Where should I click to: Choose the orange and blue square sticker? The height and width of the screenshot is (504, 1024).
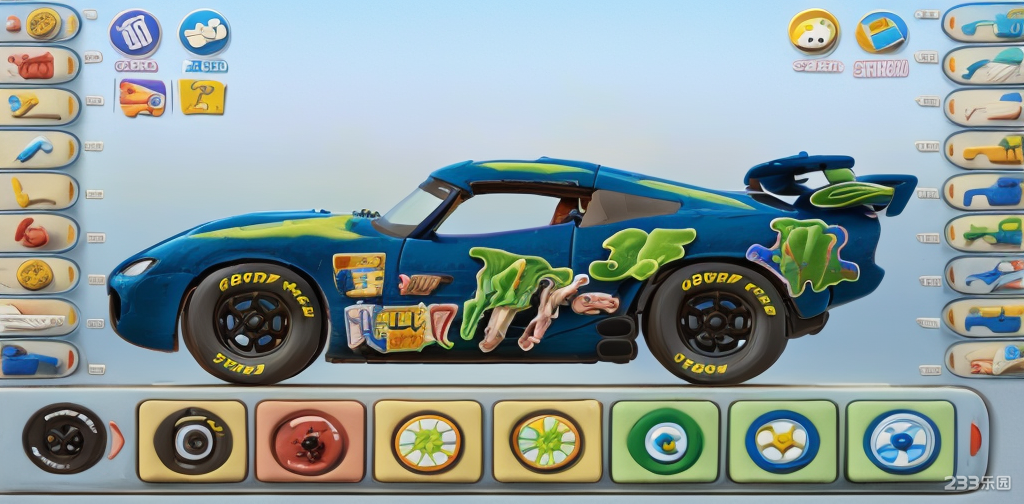(142, 97)
